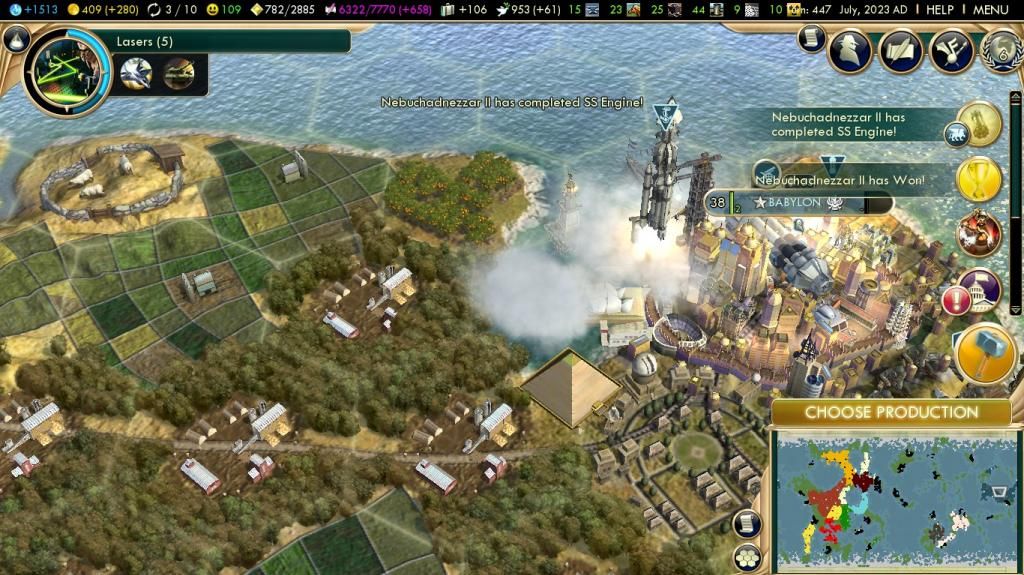Select the gold trophy victory notification
The width and height of the screenshot is (1024, 575).
(979, 180)
